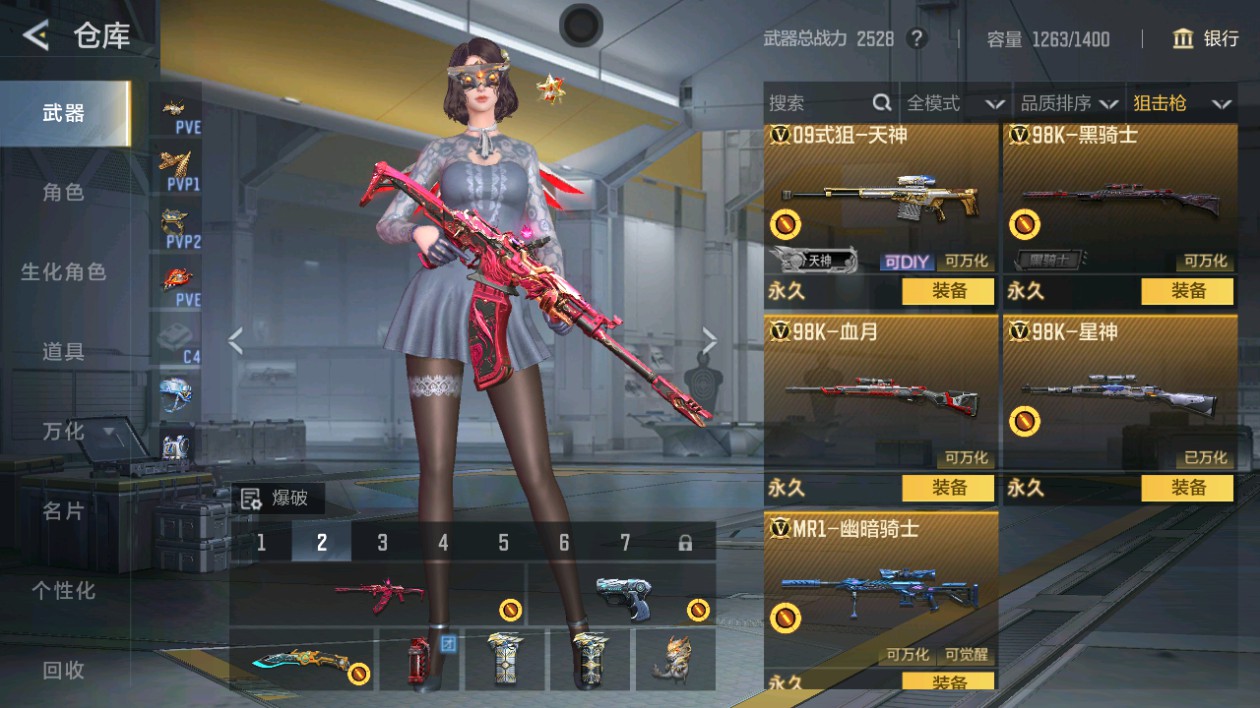Switch to the 角色 tab
Screen dimensions: 1260x708
click(x=64, y=192)
